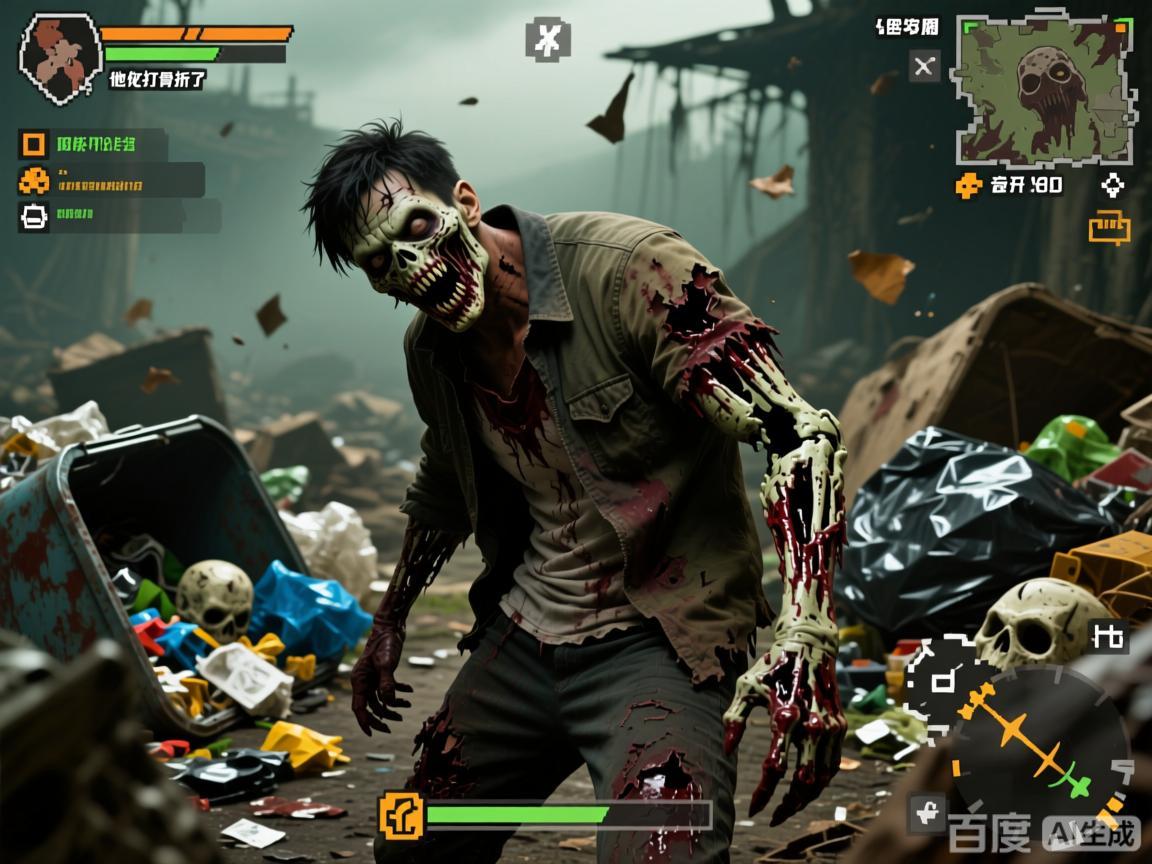Select the white robot-head objective entry
The width and height of the screenshot is (1152, 864).
click(x=34, y=216)
